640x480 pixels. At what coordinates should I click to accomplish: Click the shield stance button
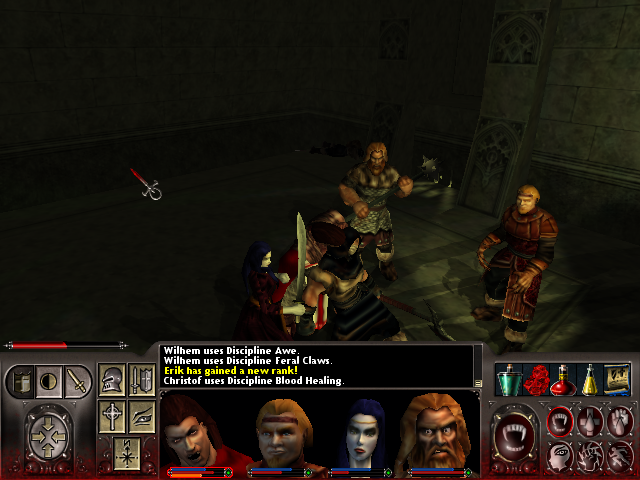[x=21, y=381]
